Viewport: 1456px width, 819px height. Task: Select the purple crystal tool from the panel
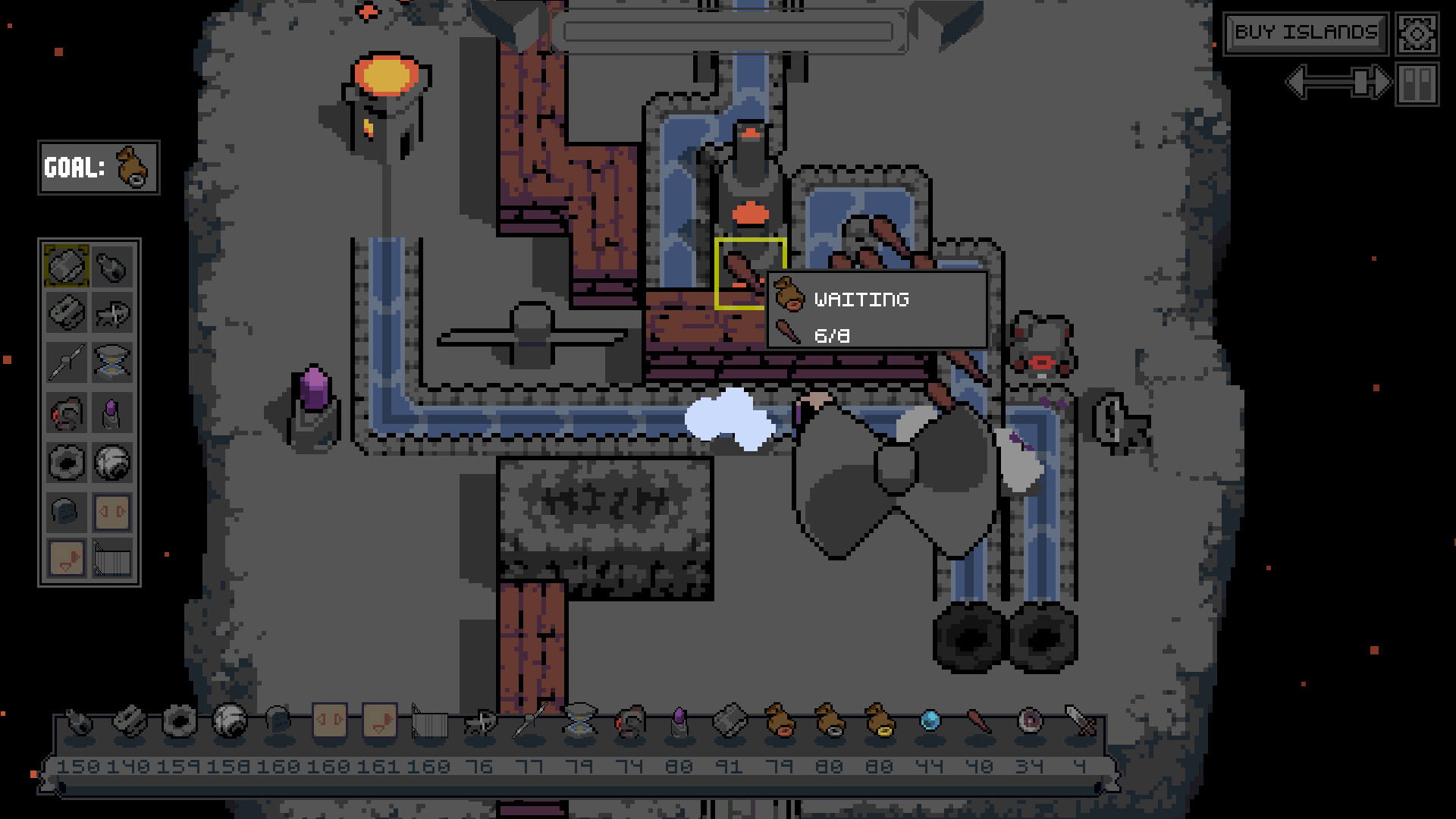coord(111,412)
